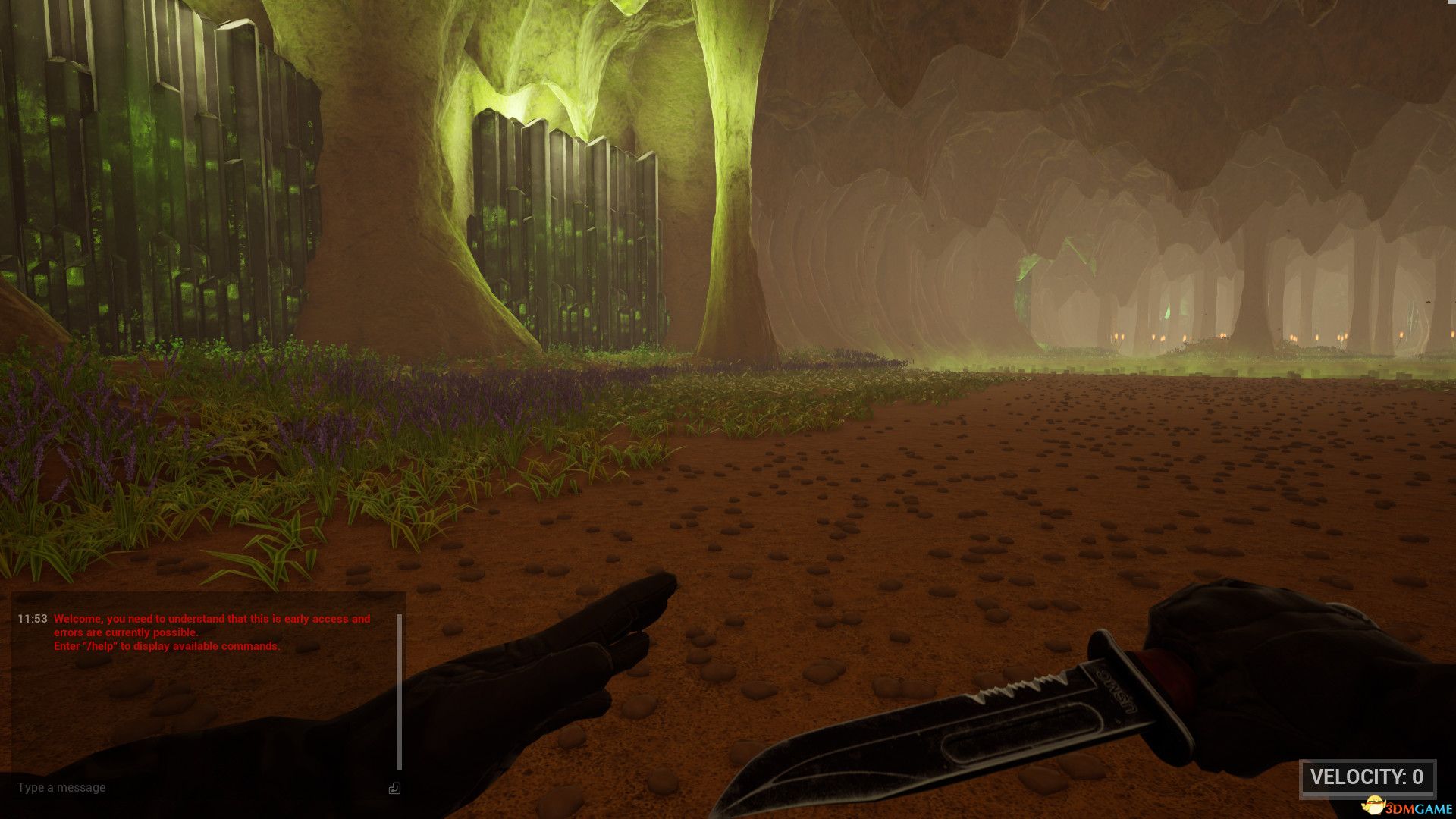Viewport: 1456px width, 819px height.
Task: Click the chat send icon
Action: point(394,789)
